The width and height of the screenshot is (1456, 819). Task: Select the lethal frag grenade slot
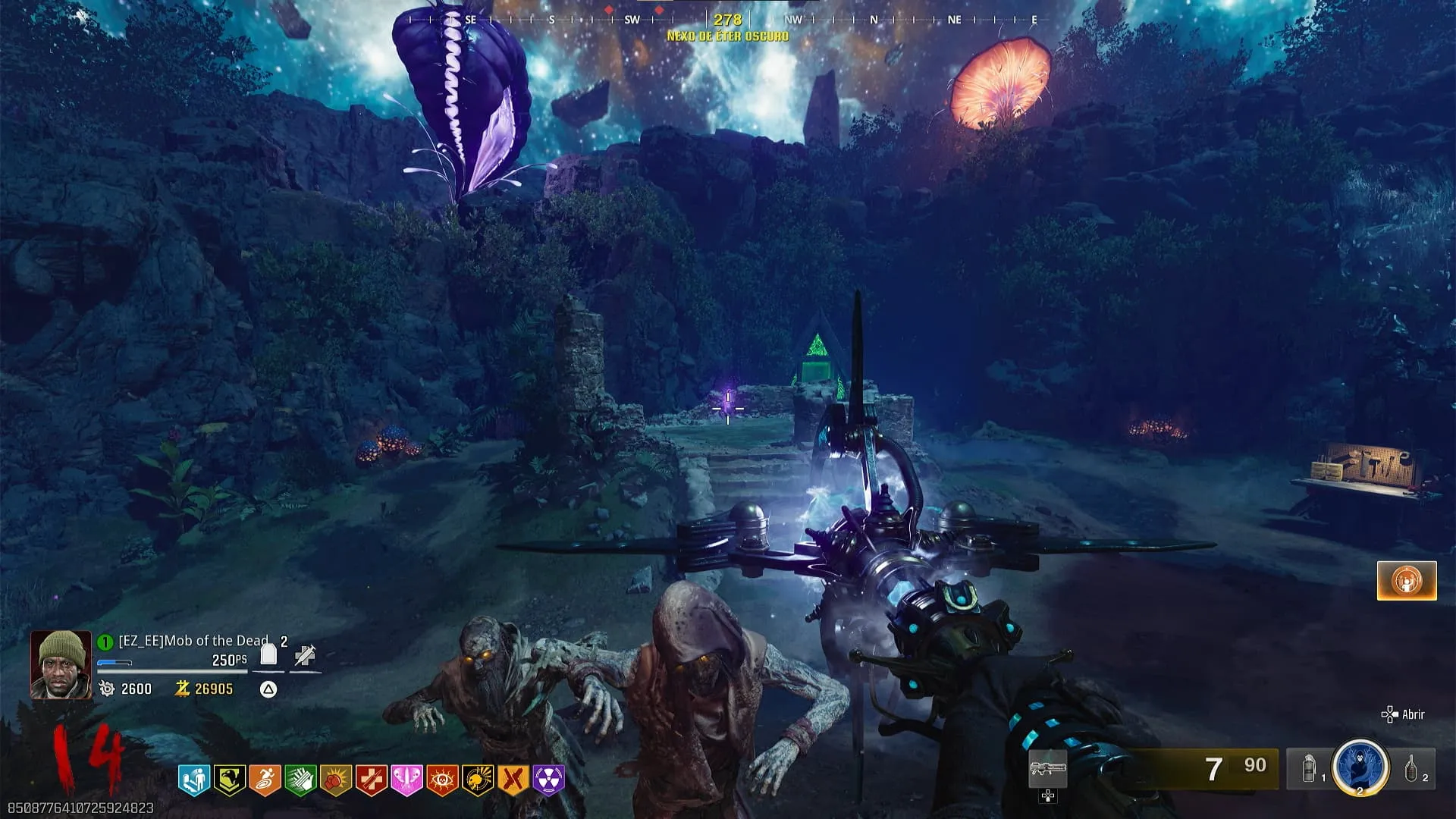(1412, 769)
